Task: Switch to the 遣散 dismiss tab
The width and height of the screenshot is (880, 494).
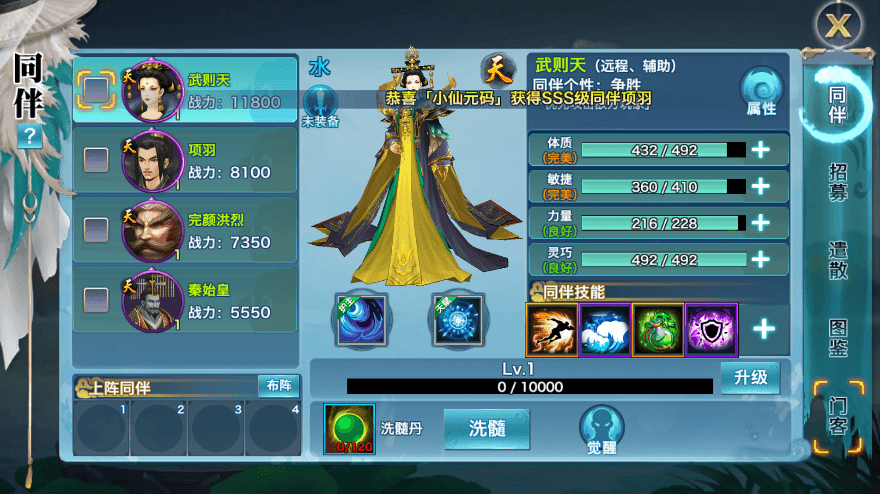Action: [x=838, y=259]
